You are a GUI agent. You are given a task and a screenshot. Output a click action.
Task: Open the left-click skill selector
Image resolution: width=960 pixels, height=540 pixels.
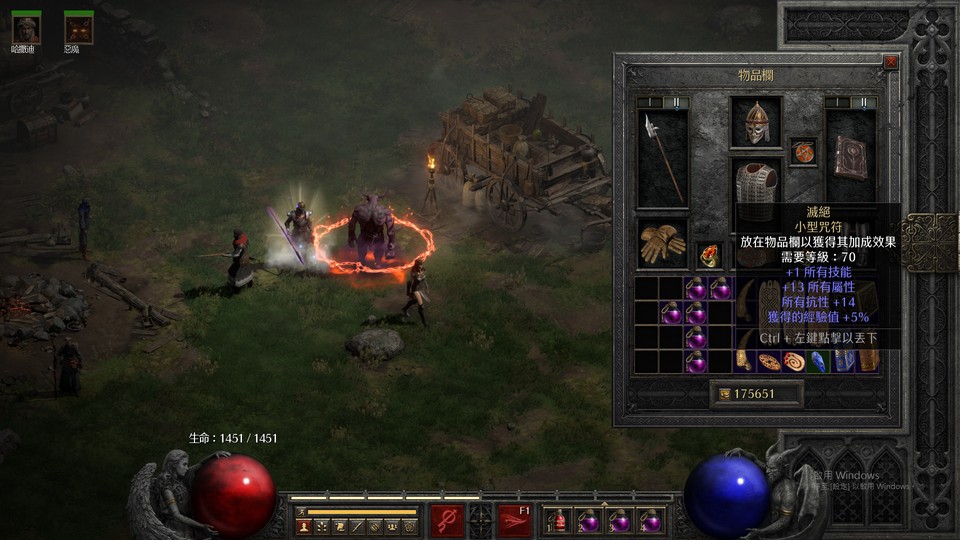447,520
